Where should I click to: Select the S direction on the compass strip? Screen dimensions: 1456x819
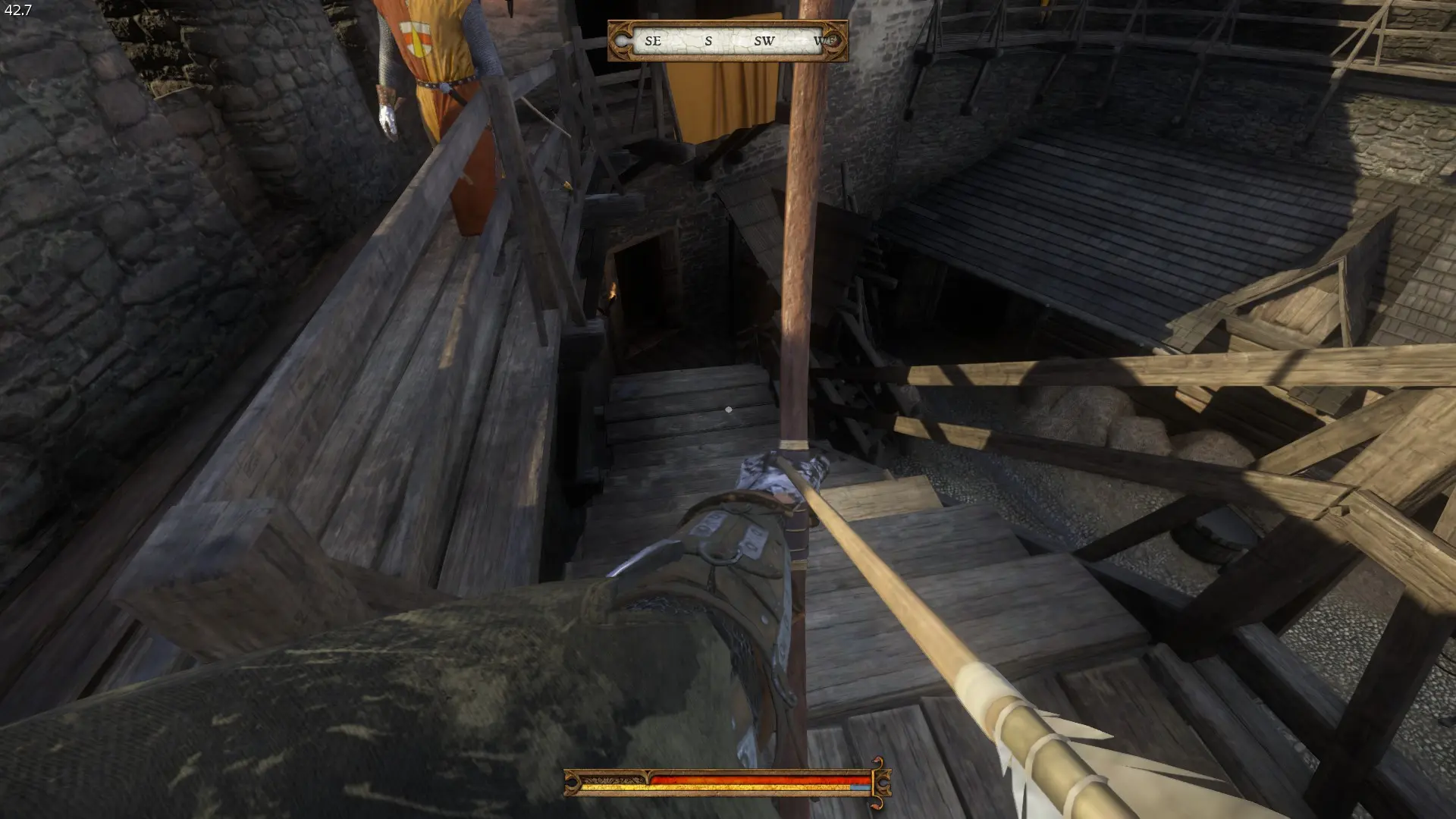point(708,42)
